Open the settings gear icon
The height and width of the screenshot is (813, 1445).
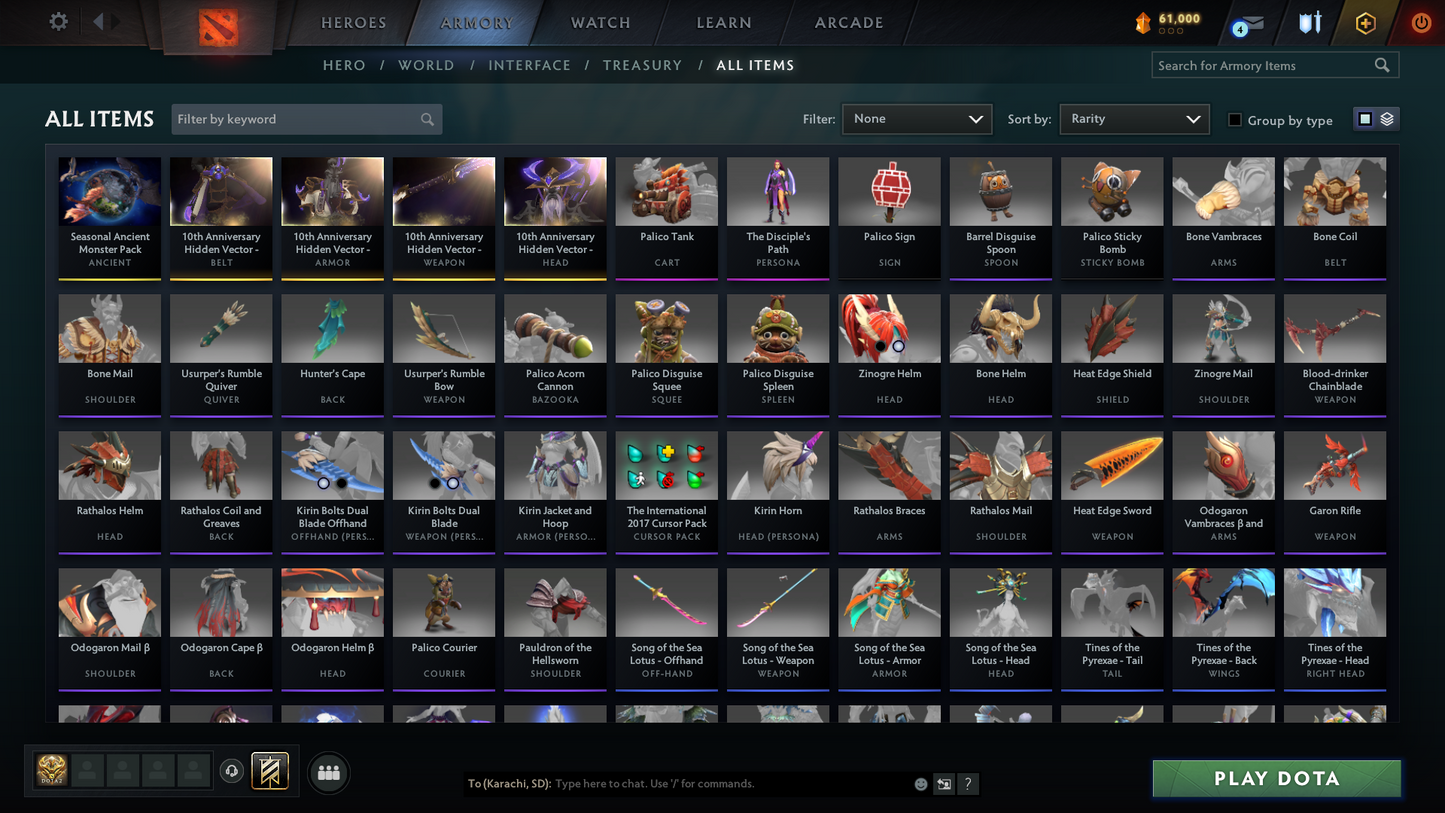(x=57, y=20)
